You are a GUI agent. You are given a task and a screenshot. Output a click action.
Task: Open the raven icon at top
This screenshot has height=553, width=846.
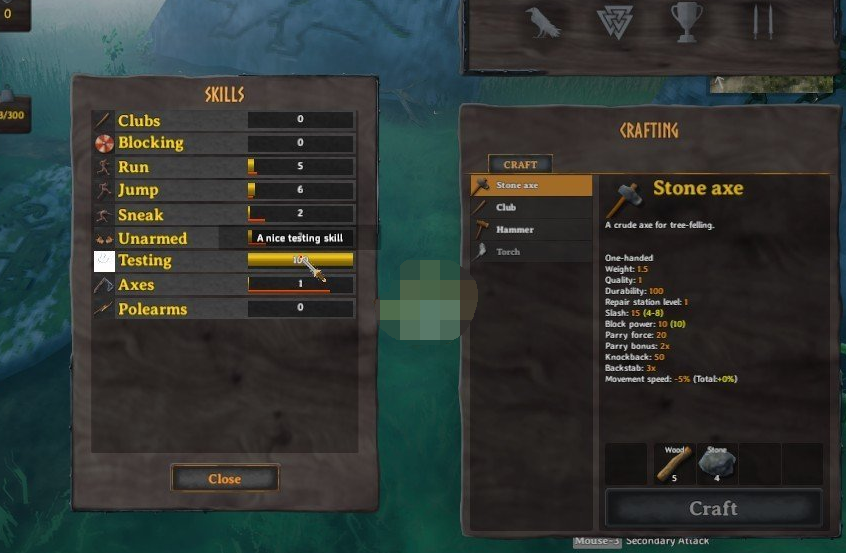click(544, 22)
